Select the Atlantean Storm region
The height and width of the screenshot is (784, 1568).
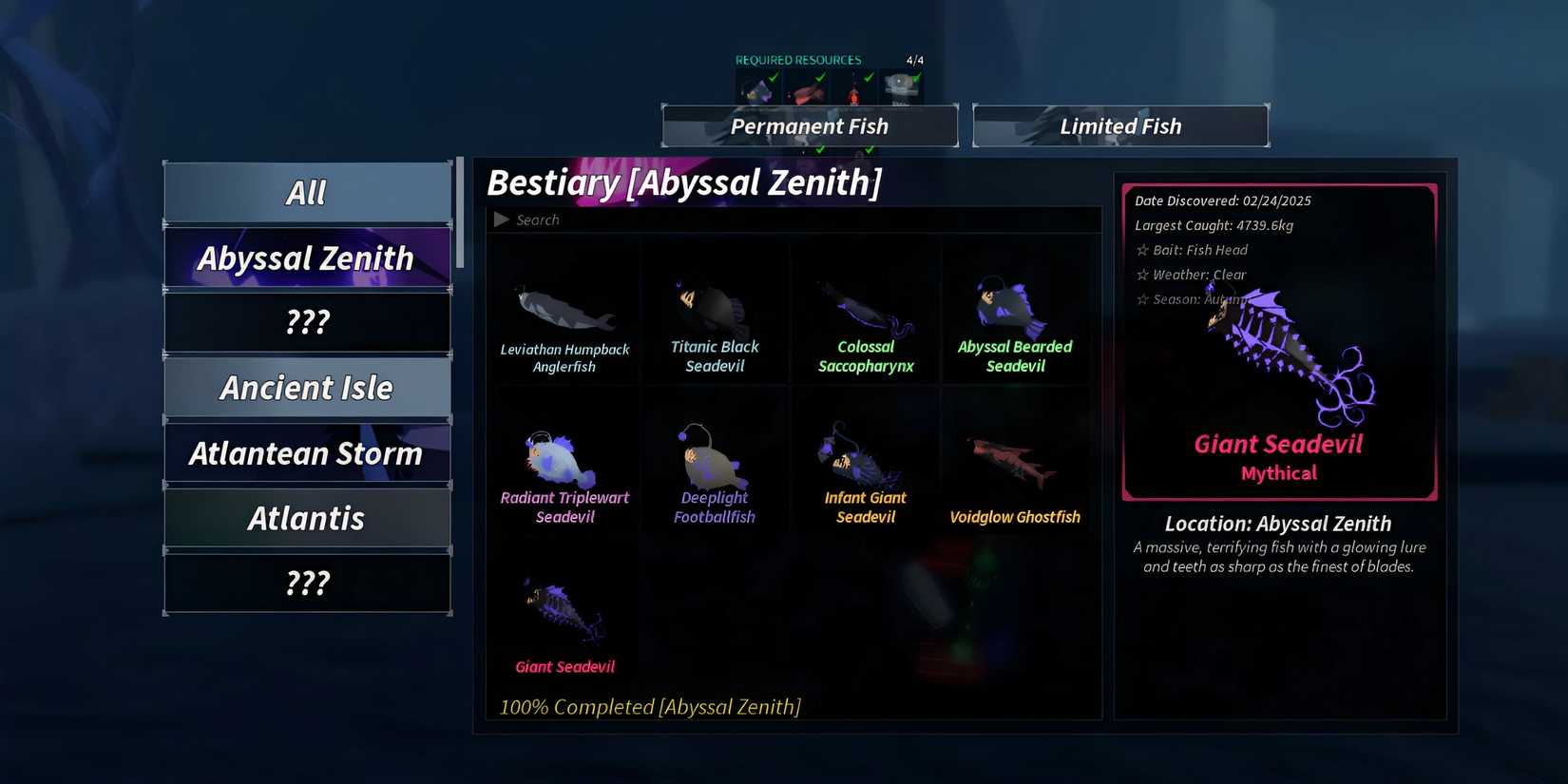(307, 453)
